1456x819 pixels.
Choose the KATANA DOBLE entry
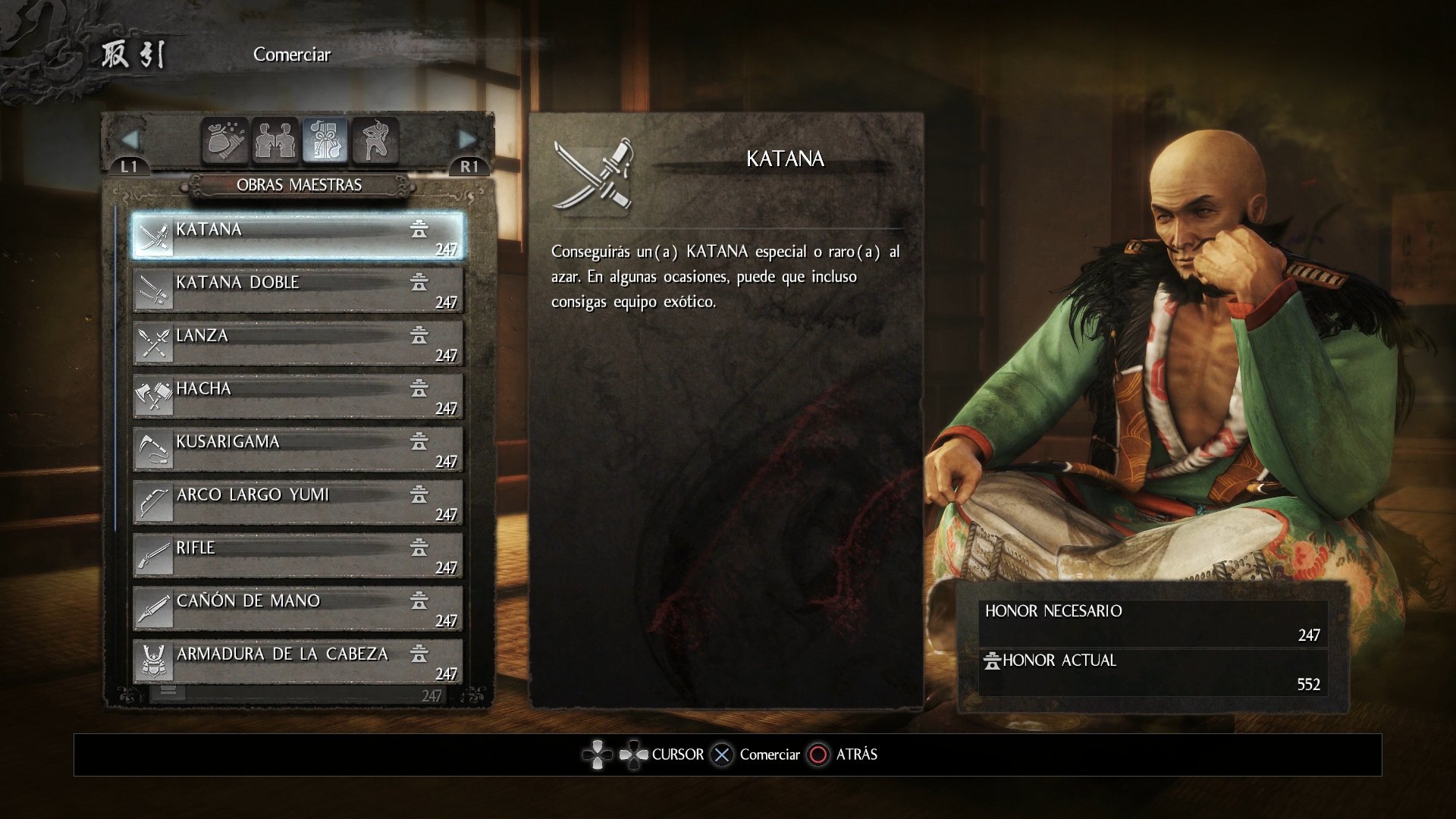[297, 290]
